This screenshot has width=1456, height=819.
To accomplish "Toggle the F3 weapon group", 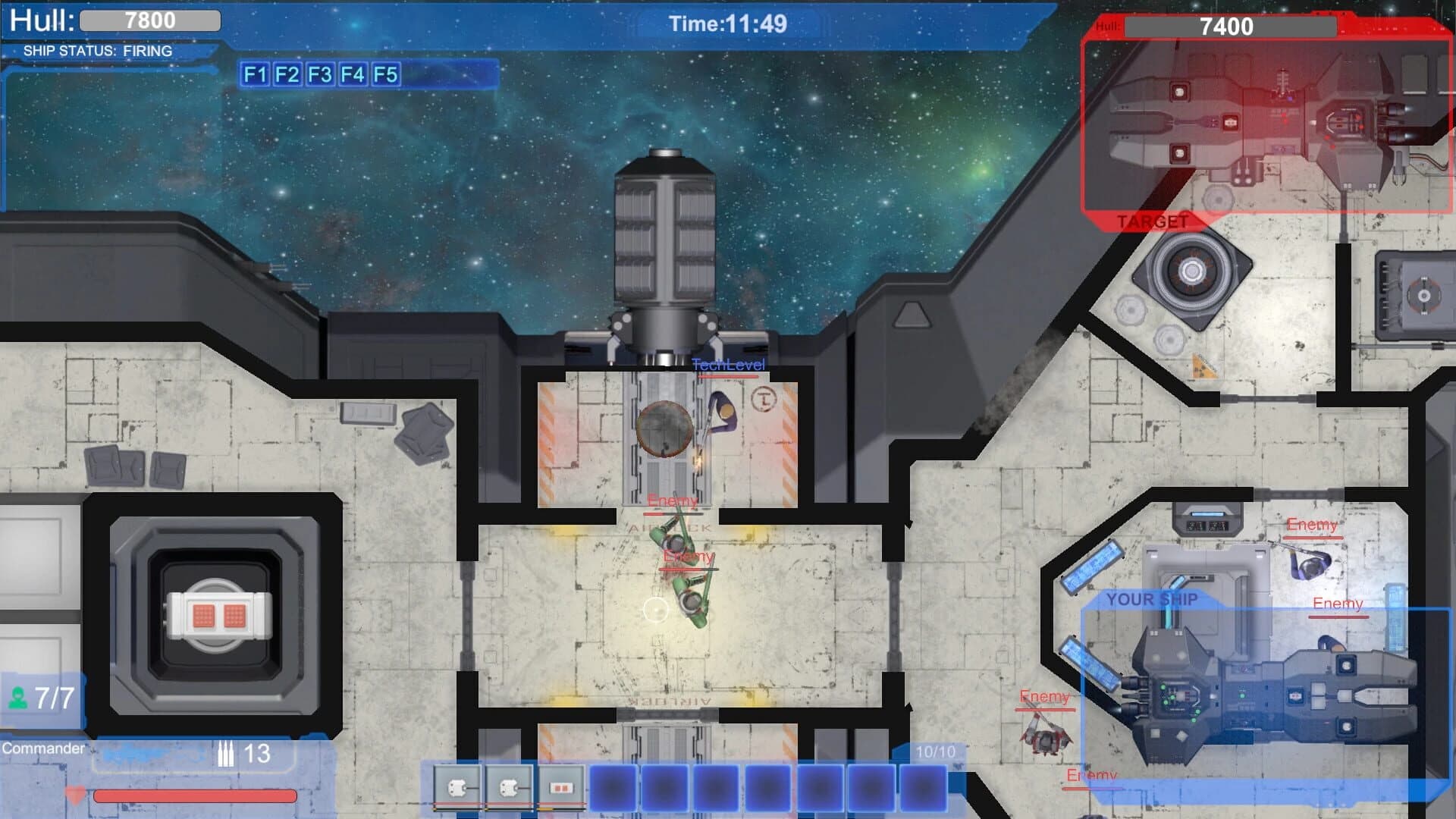I will pos(318,76).
